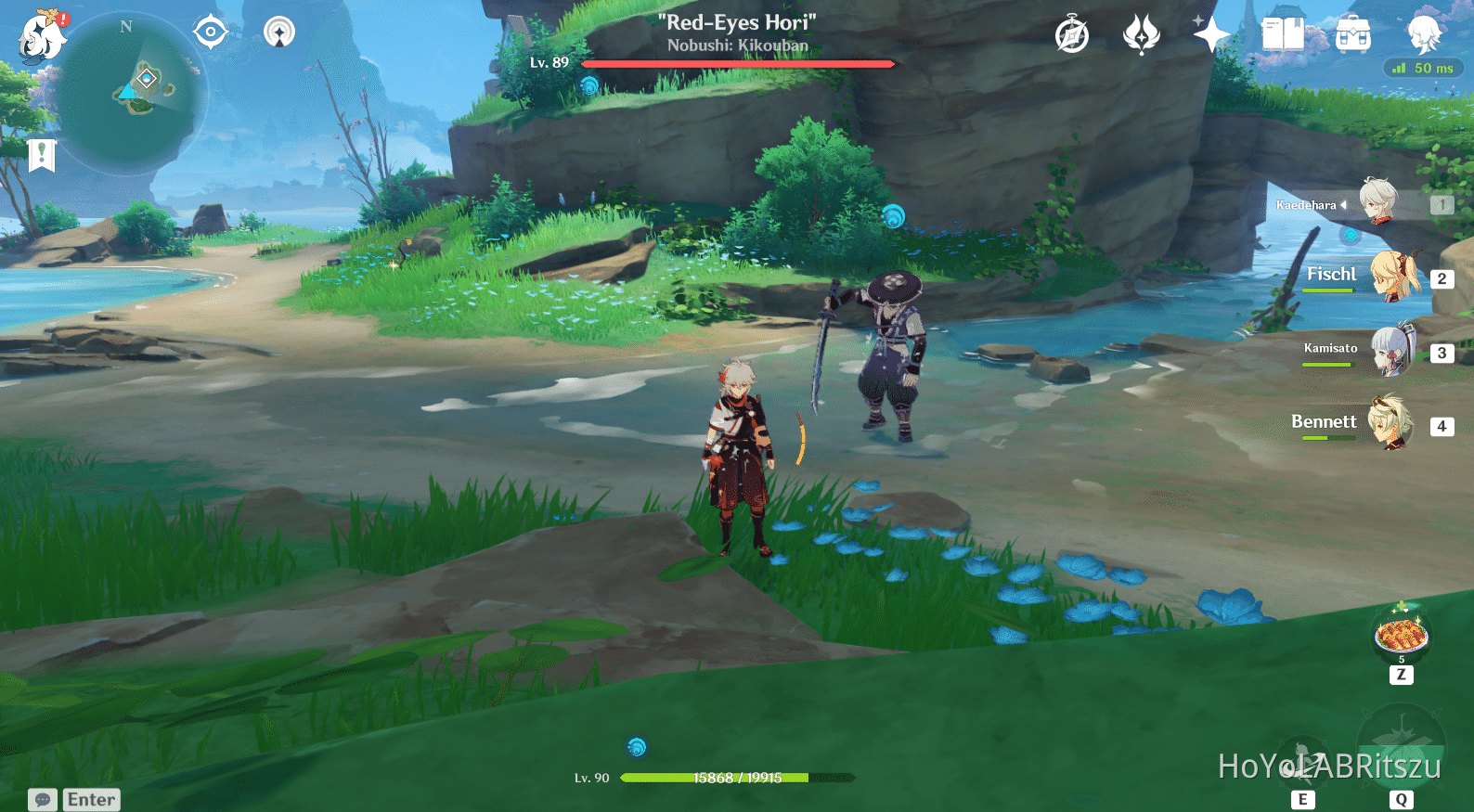The image size is (1474, 812).
Task: Click Red-Eyes Hori's boss health bar
Action: point(738,63)
